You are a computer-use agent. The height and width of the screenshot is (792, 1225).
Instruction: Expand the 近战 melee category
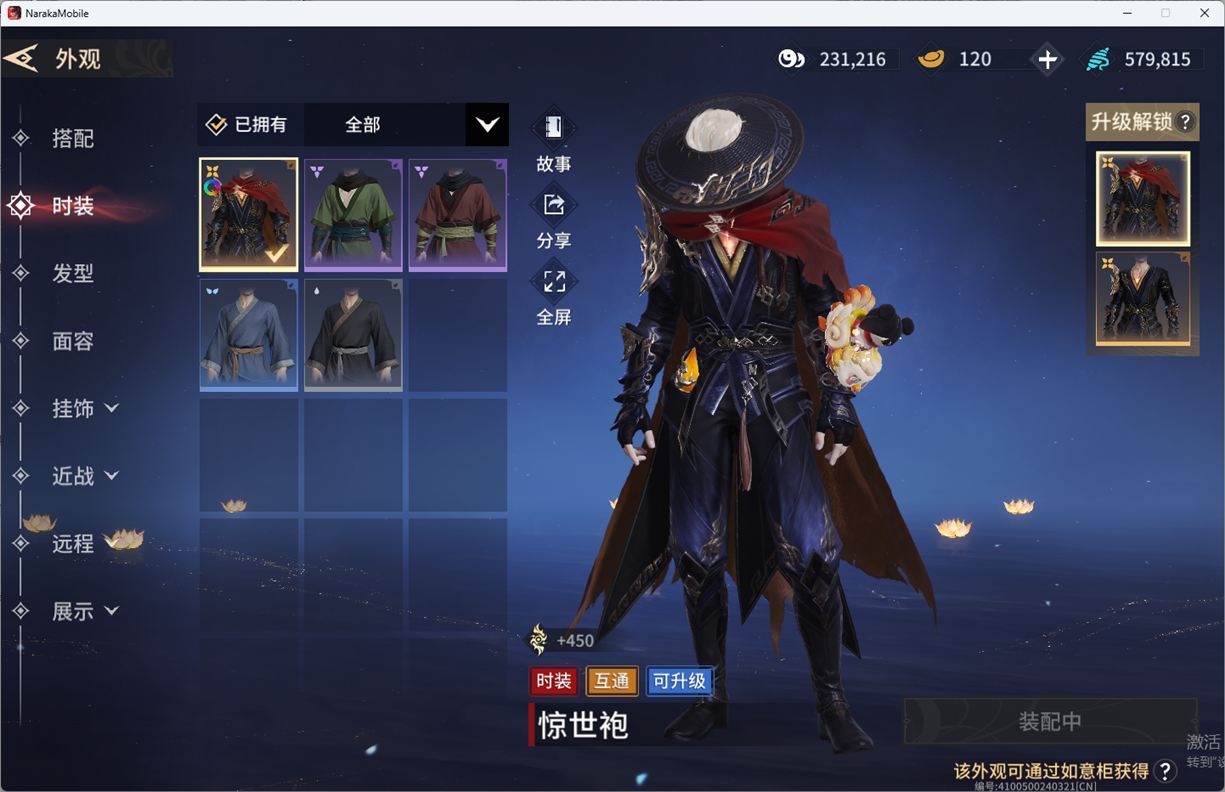[x=84, y=476]
